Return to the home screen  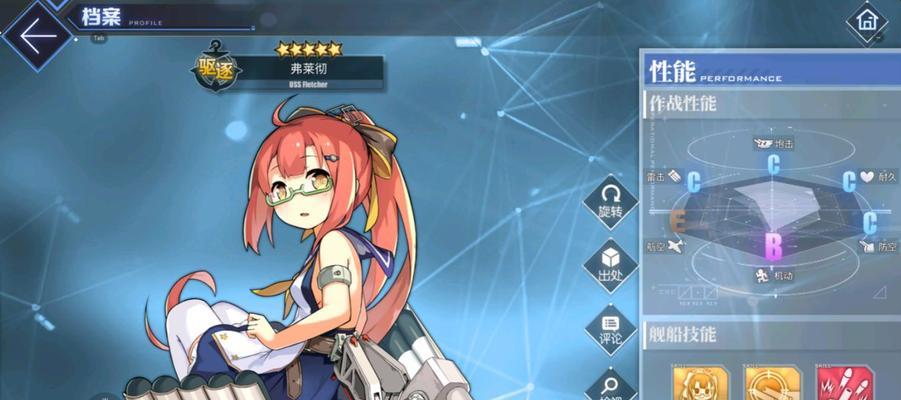[x=866, y=20]
